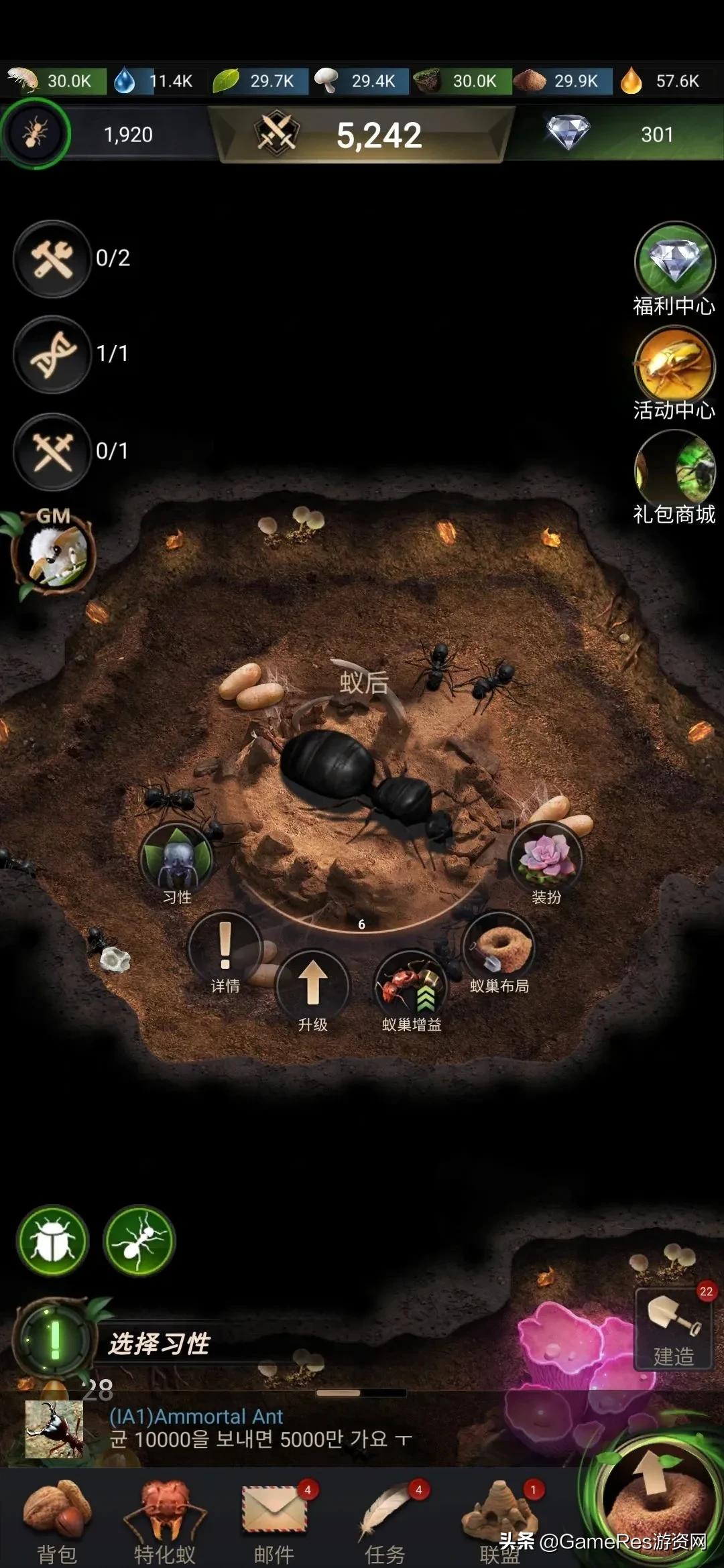Click the green beetle round button
The width and height of the screenshot is (724, 1568).
(54, 1241)
